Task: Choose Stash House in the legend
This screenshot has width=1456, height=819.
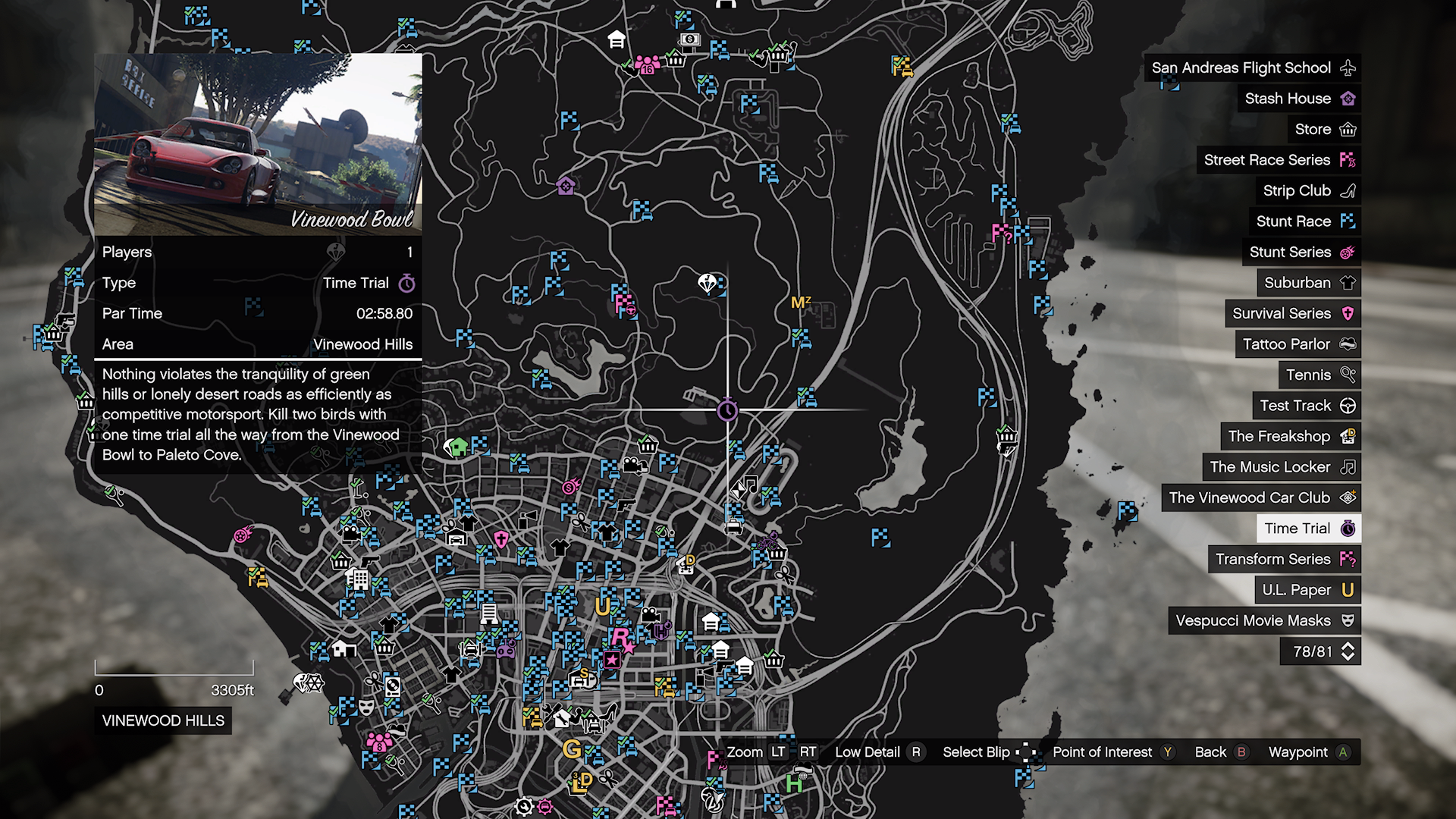Action: tap(1298, 99)
